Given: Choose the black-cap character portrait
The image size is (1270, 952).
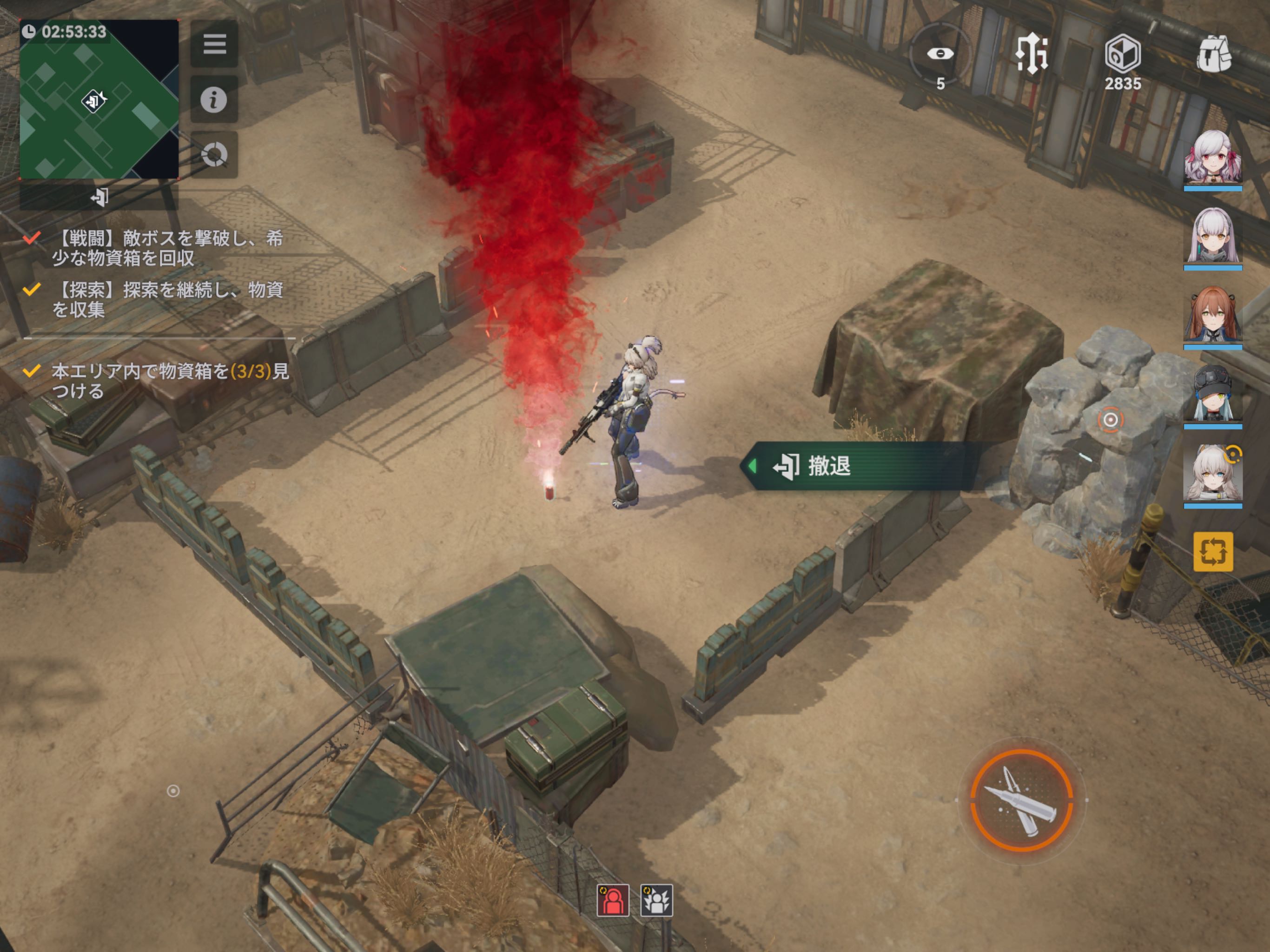Looking at the screenshot, I should tap(1212, 395).
